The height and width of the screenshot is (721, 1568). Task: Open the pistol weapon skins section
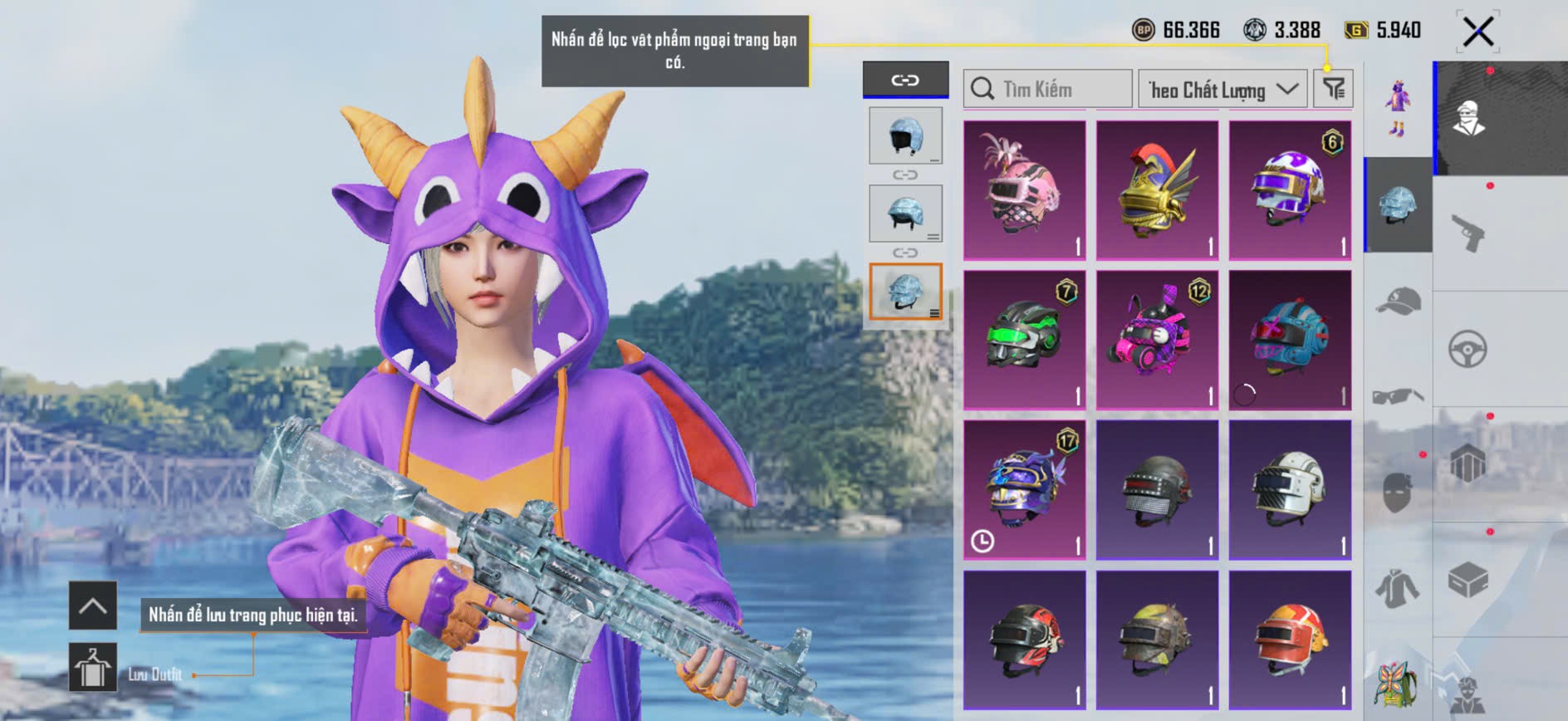[x=1468, y=233]
